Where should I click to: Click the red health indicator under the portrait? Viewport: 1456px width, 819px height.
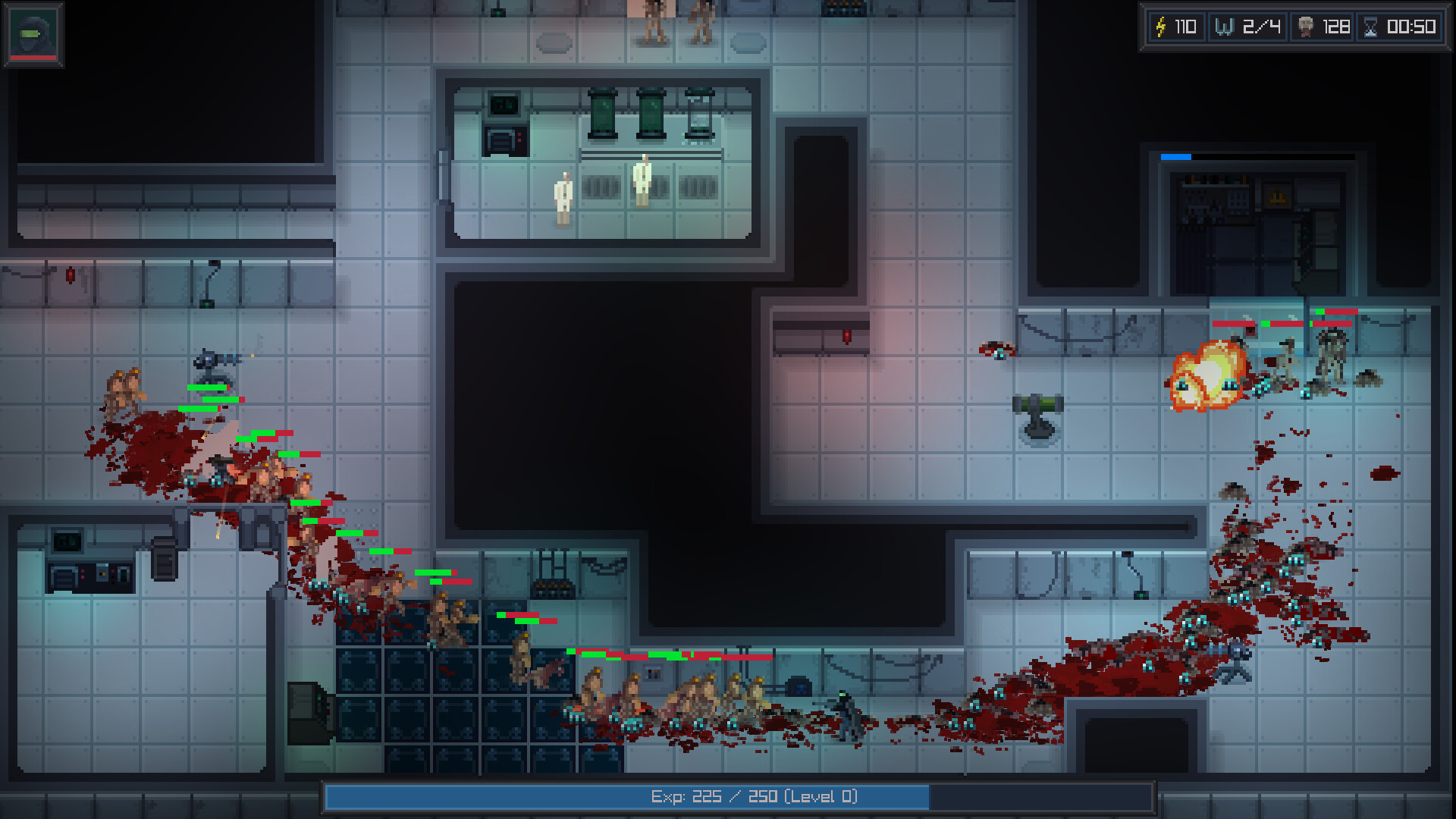[33, 58]
